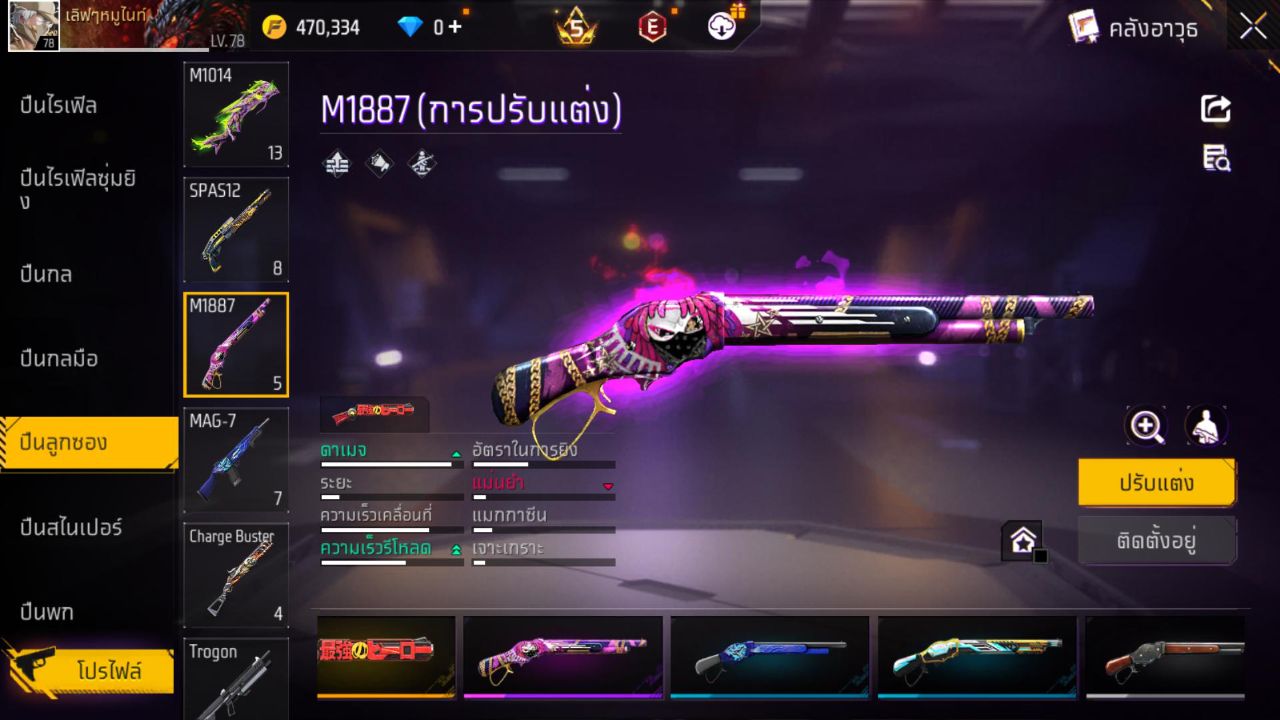
Task: Zoom in with the magnifier icon
Action: (1146, 426)
